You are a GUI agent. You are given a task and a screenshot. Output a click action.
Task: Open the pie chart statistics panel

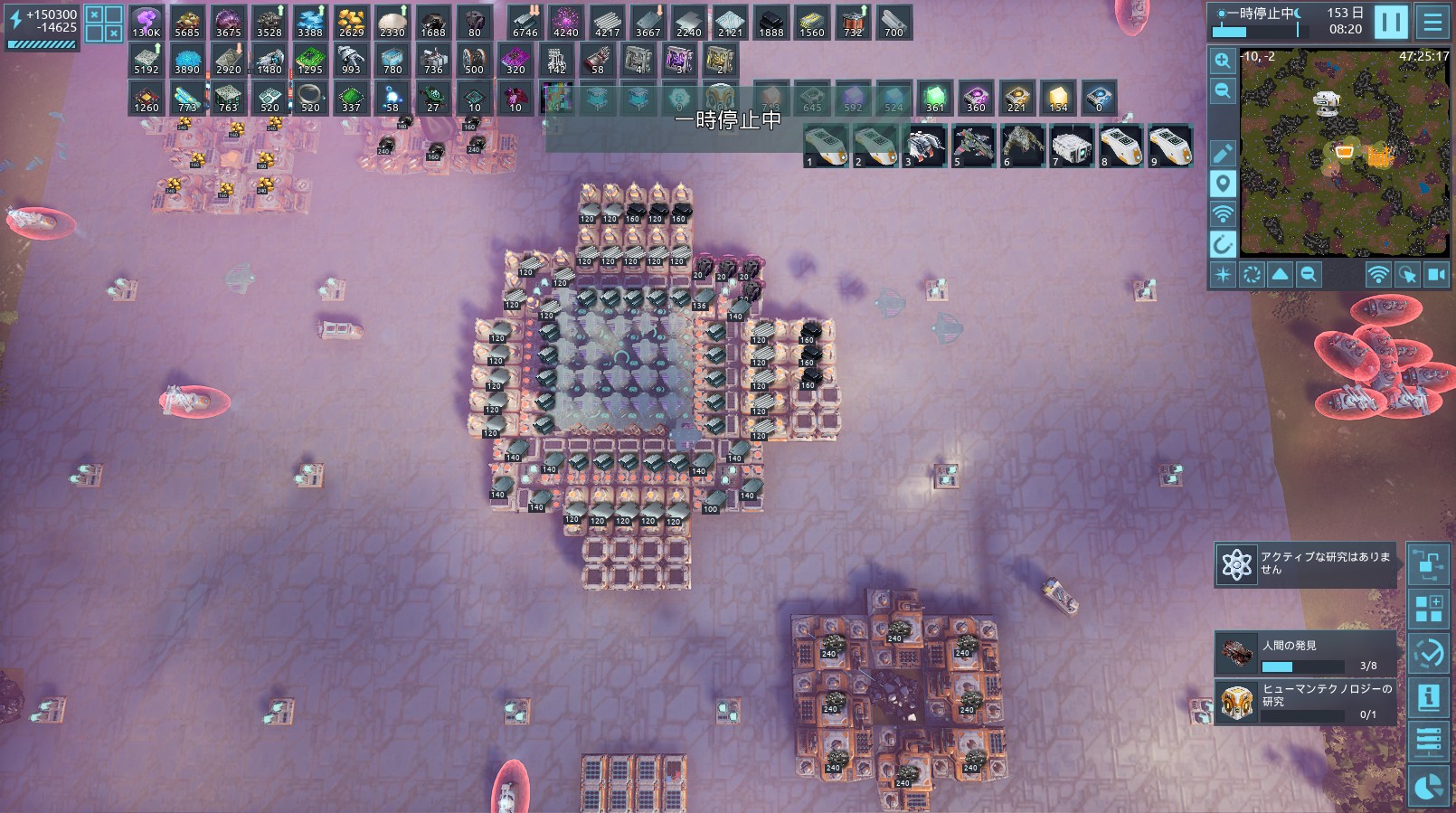coord(1428,787)
